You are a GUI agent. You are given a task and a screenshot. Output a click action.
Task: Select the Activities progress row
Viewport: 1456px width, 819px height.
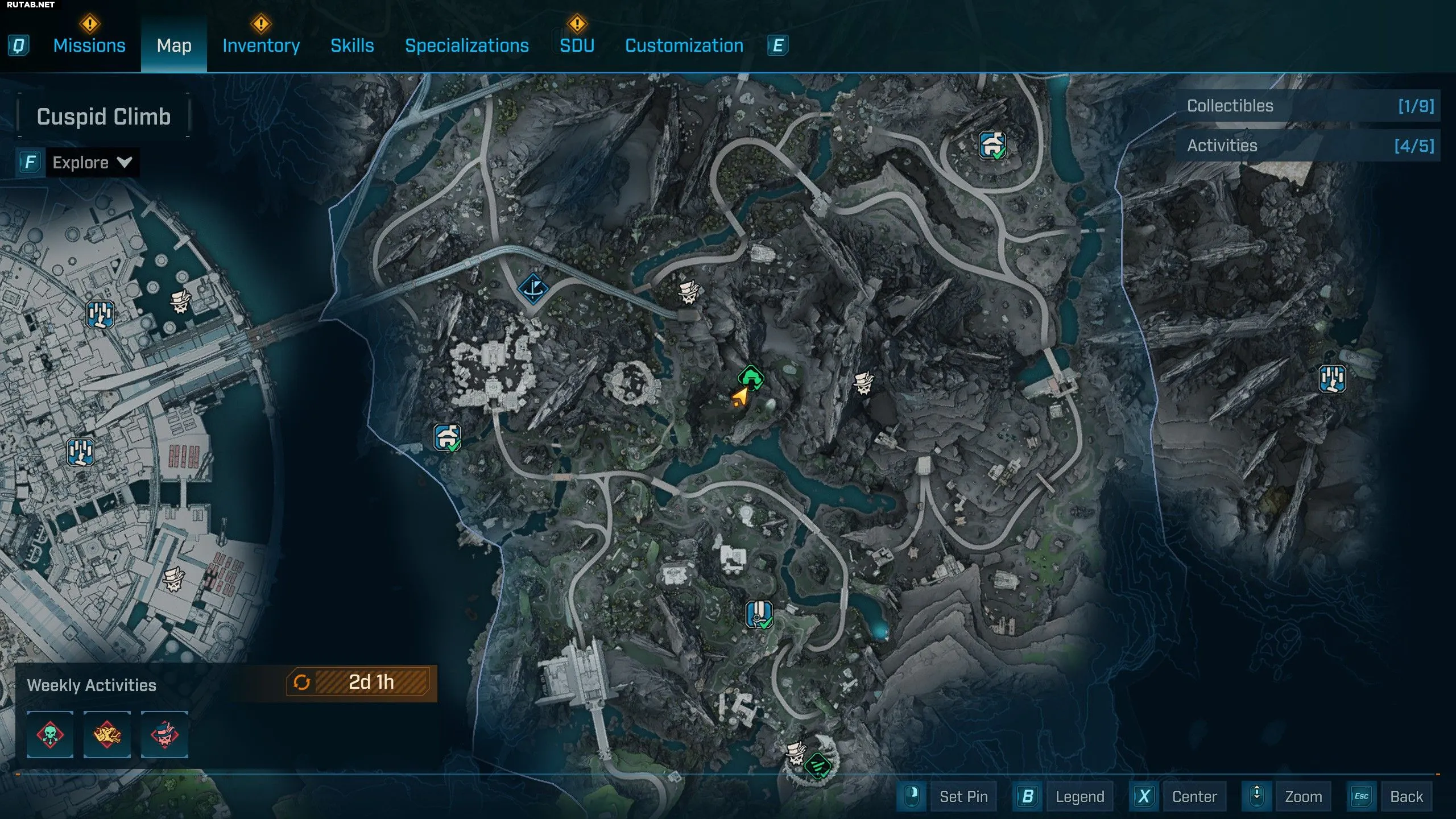tap(1308, 146)
